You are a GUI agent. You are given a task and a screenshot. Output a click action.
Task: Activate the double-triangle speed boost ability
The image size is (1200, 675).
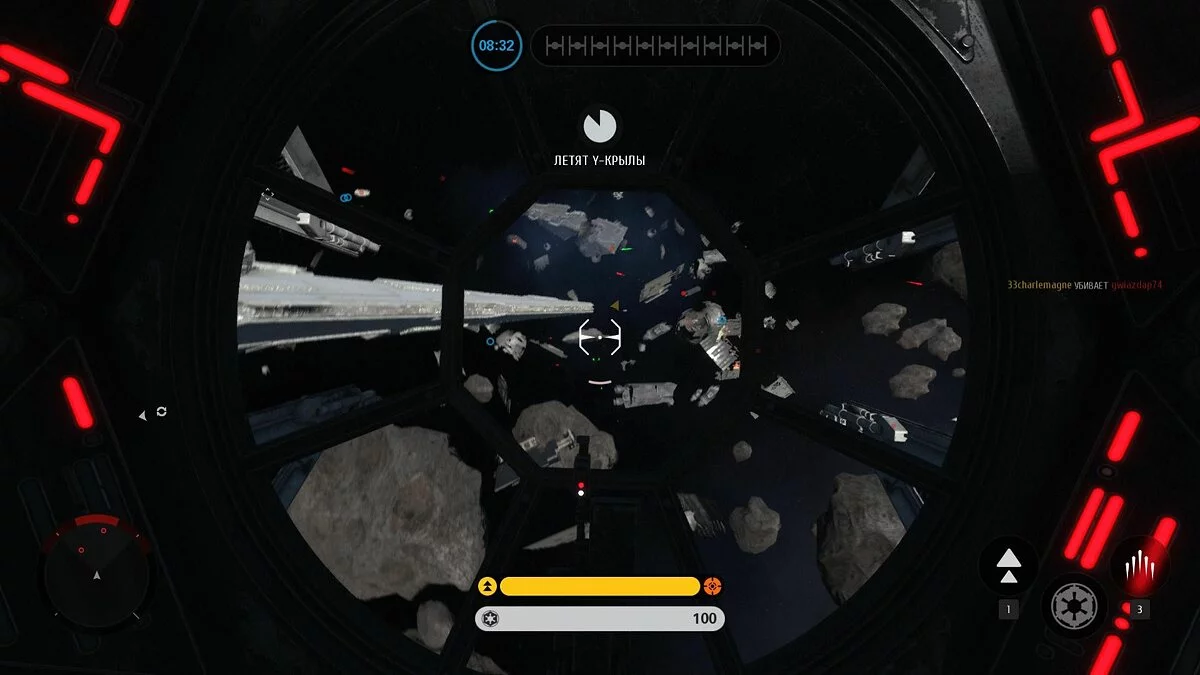1008,566
